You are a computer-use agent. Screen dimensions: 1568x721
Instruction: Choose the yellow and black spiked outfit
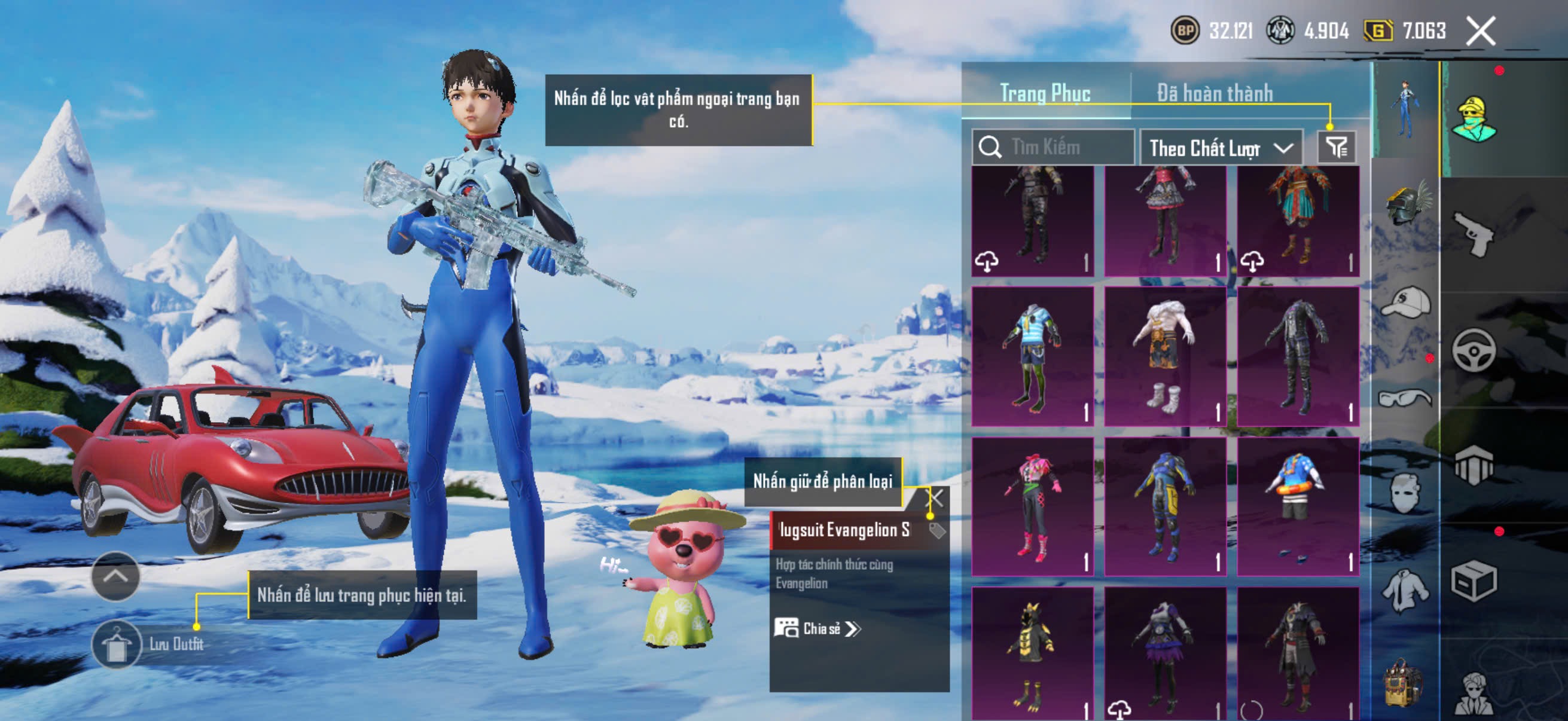pyautogui.click(x=1032, y=653)
